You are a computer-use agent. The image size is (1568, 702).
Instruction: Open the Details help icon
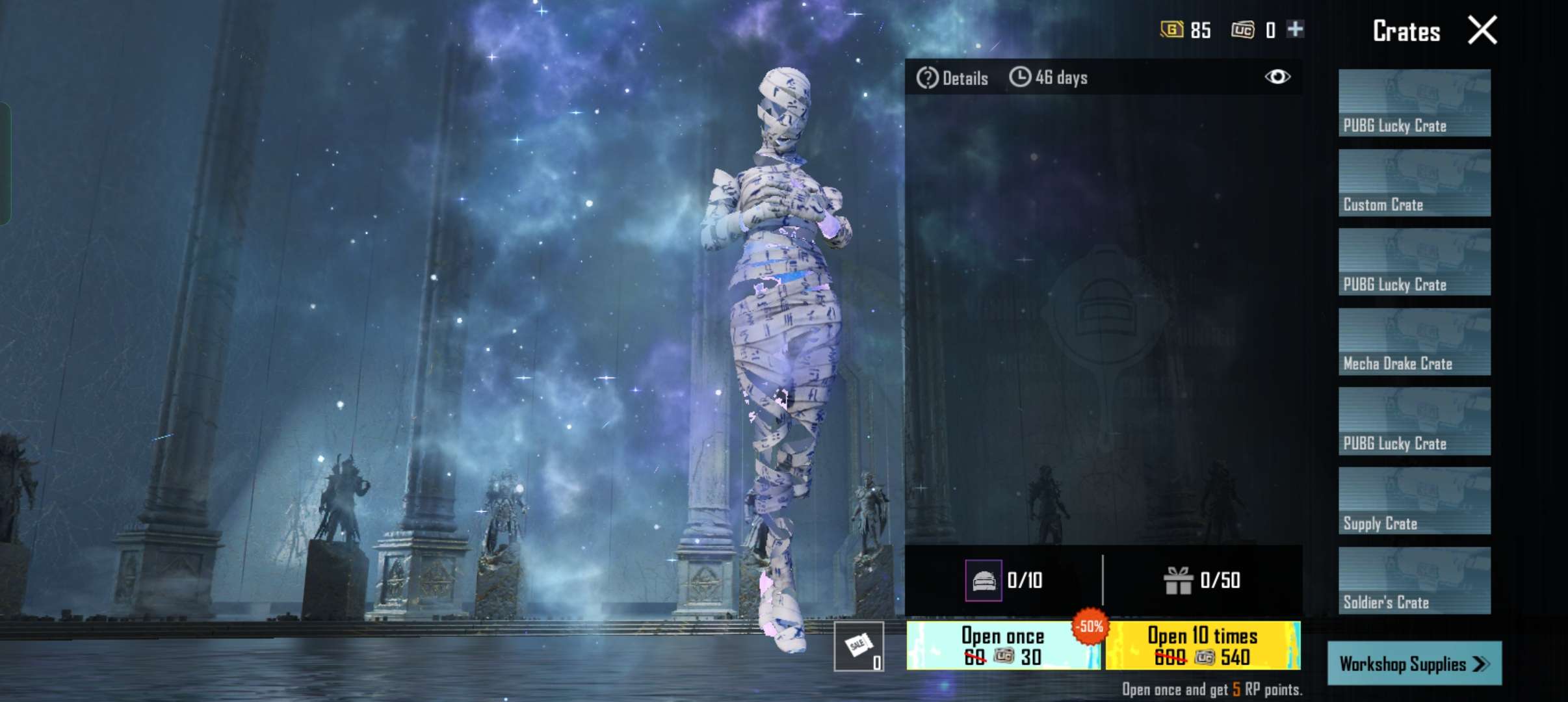[928, 78]
